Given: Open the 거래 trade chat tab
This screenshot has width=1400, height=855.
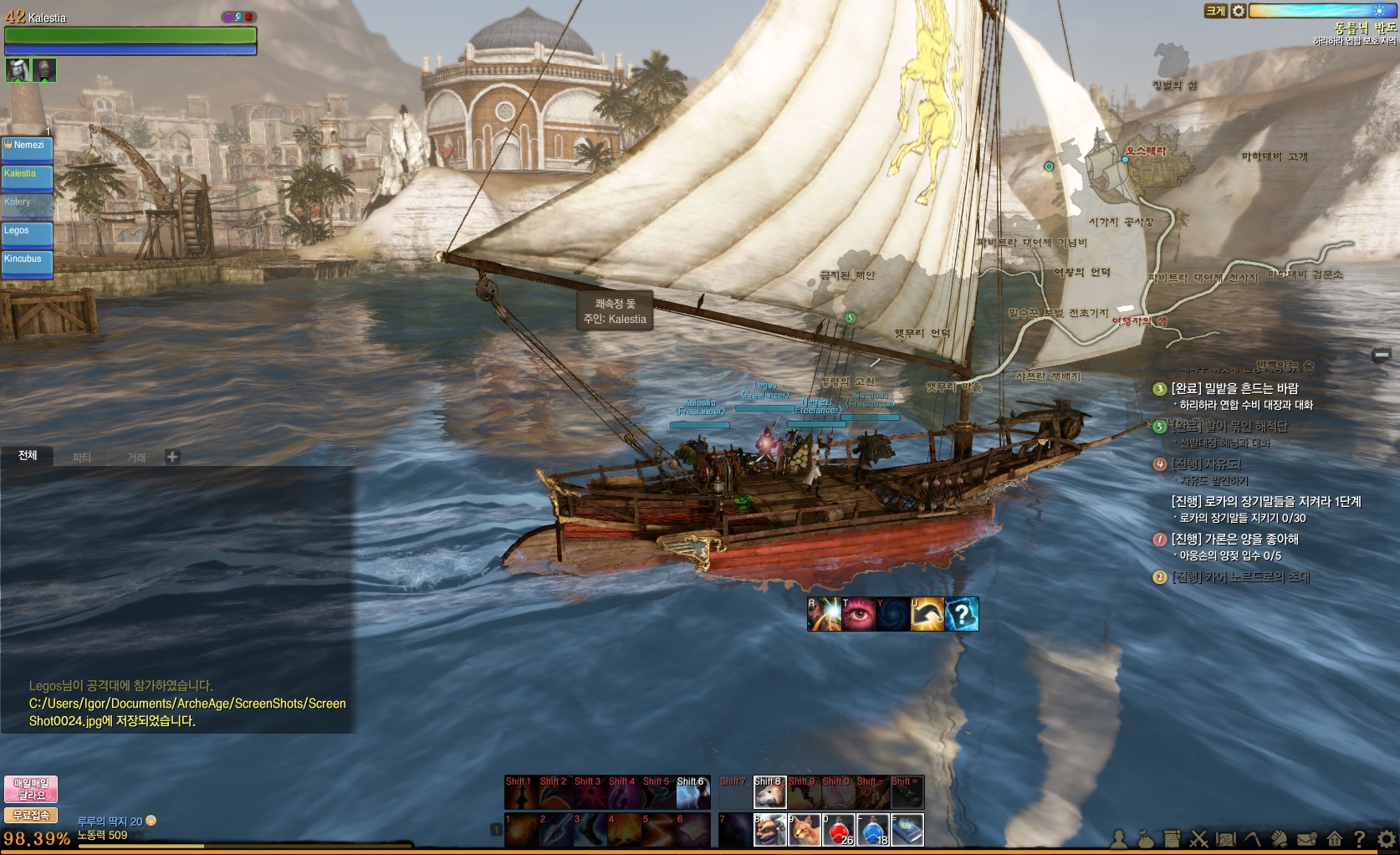Looking at the screenshot, I should click(136, 457).
